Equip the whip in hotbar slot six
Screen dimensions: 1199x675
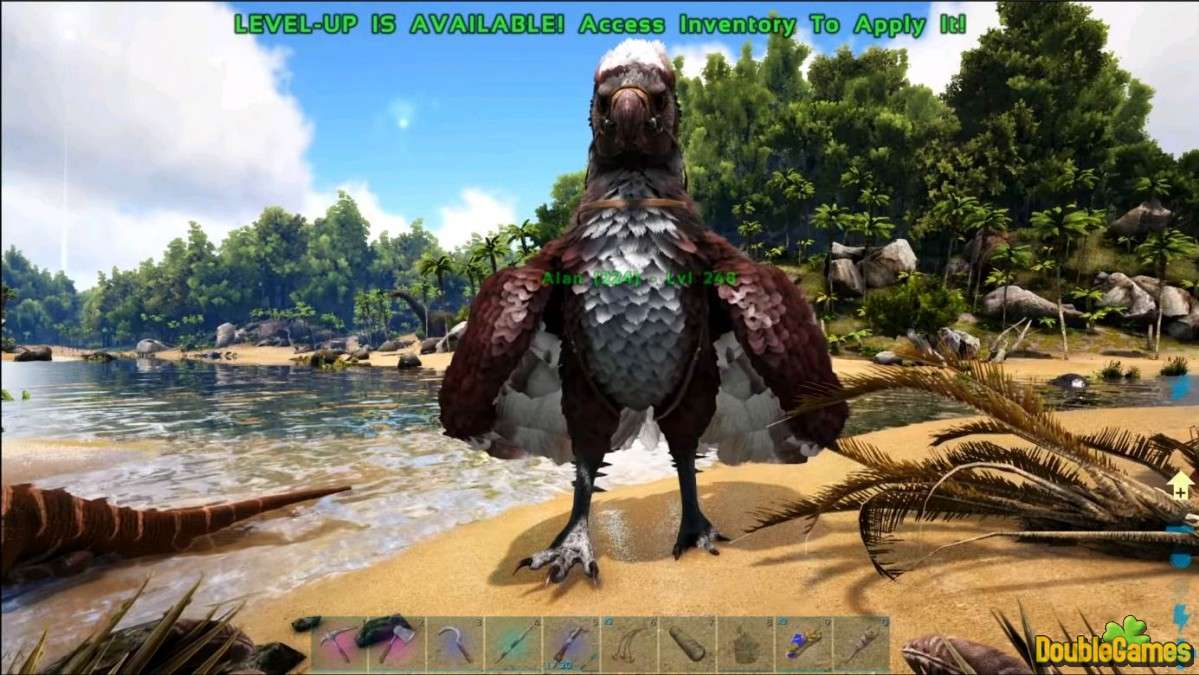pos(629,643)
